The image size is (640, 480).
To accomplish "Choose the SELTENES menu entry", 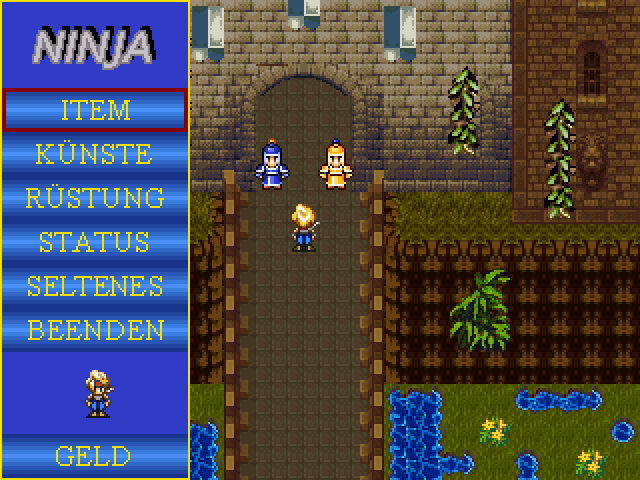I will tap(95, 286).
